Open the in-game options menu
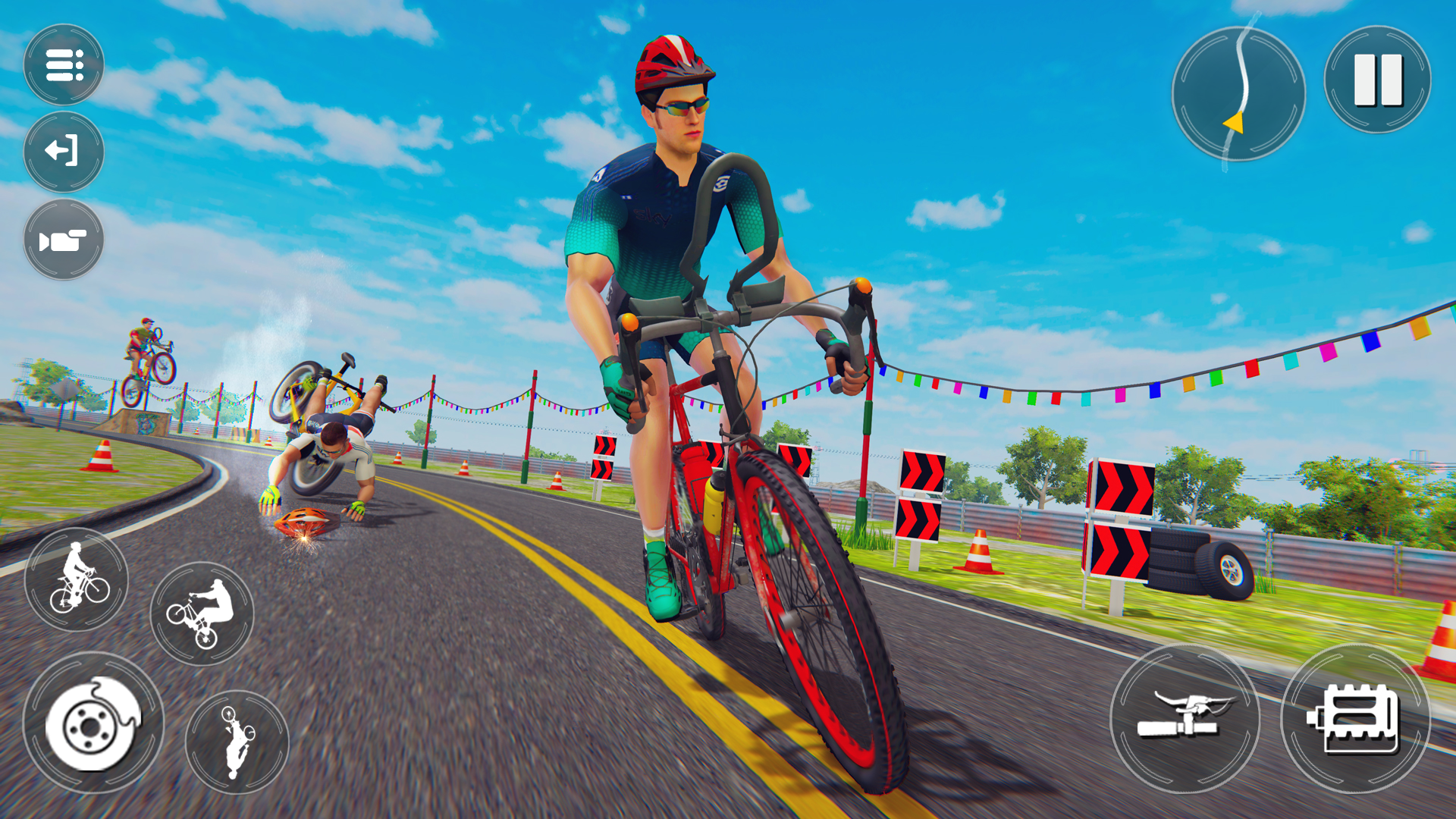1456x819 pixels. point(64,64)
